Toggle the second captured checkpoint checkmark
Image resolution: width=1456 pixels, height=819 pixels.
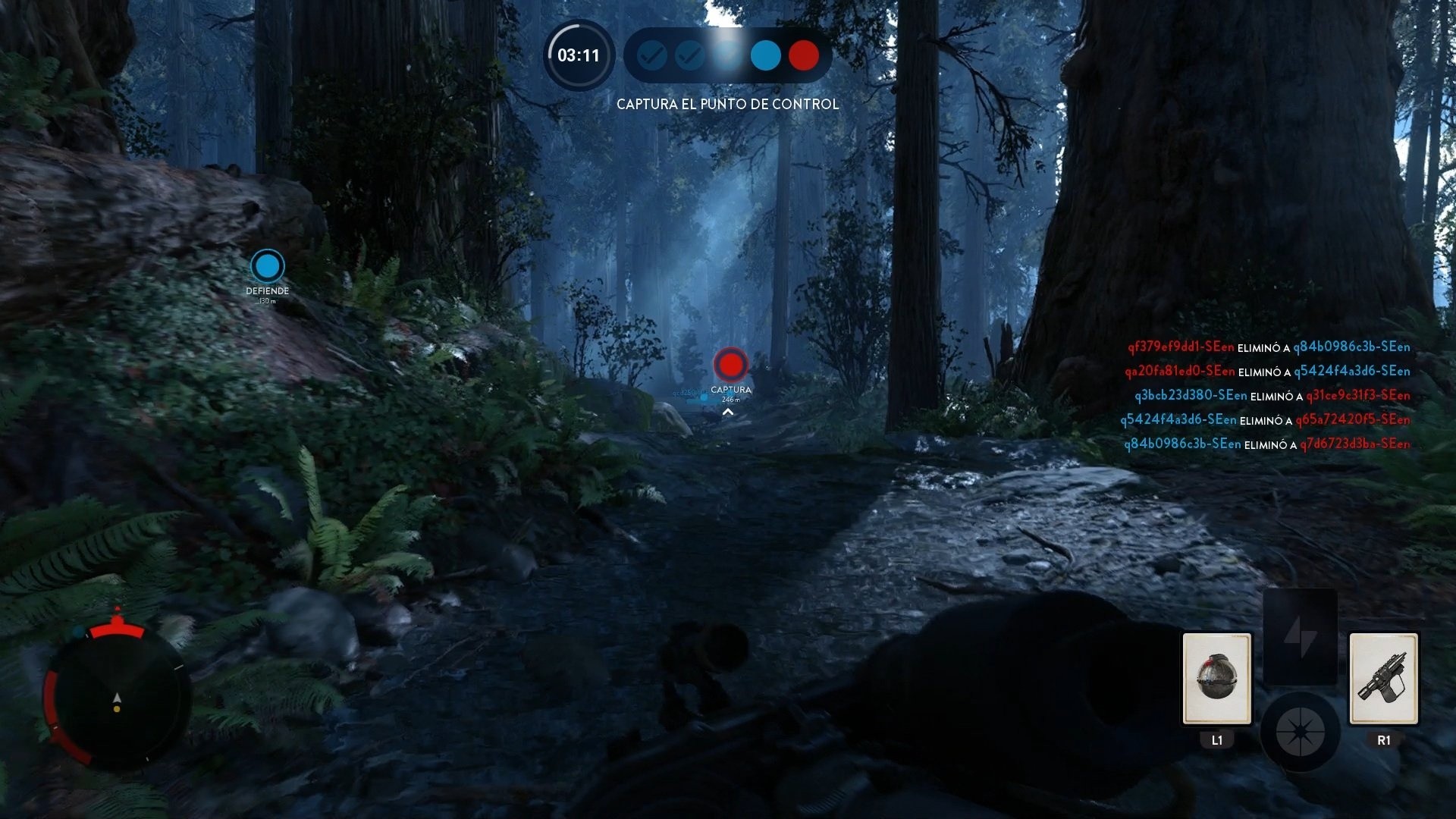click(689, 55)
